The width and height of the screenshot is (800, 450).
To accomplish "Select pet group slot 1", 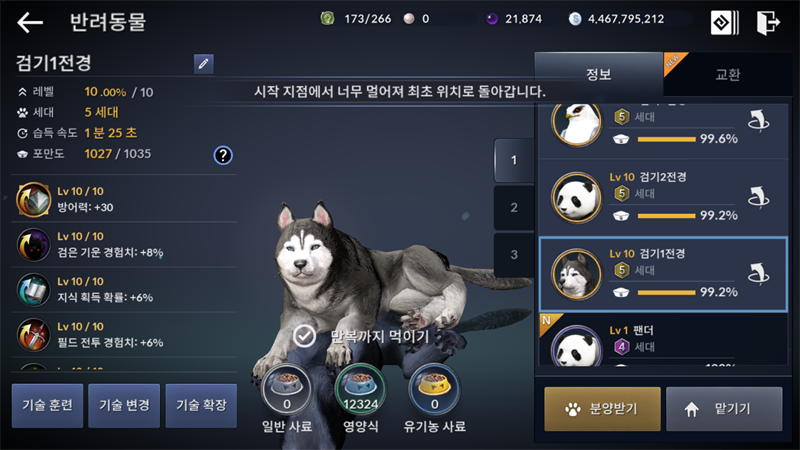I will pos(514,160).
